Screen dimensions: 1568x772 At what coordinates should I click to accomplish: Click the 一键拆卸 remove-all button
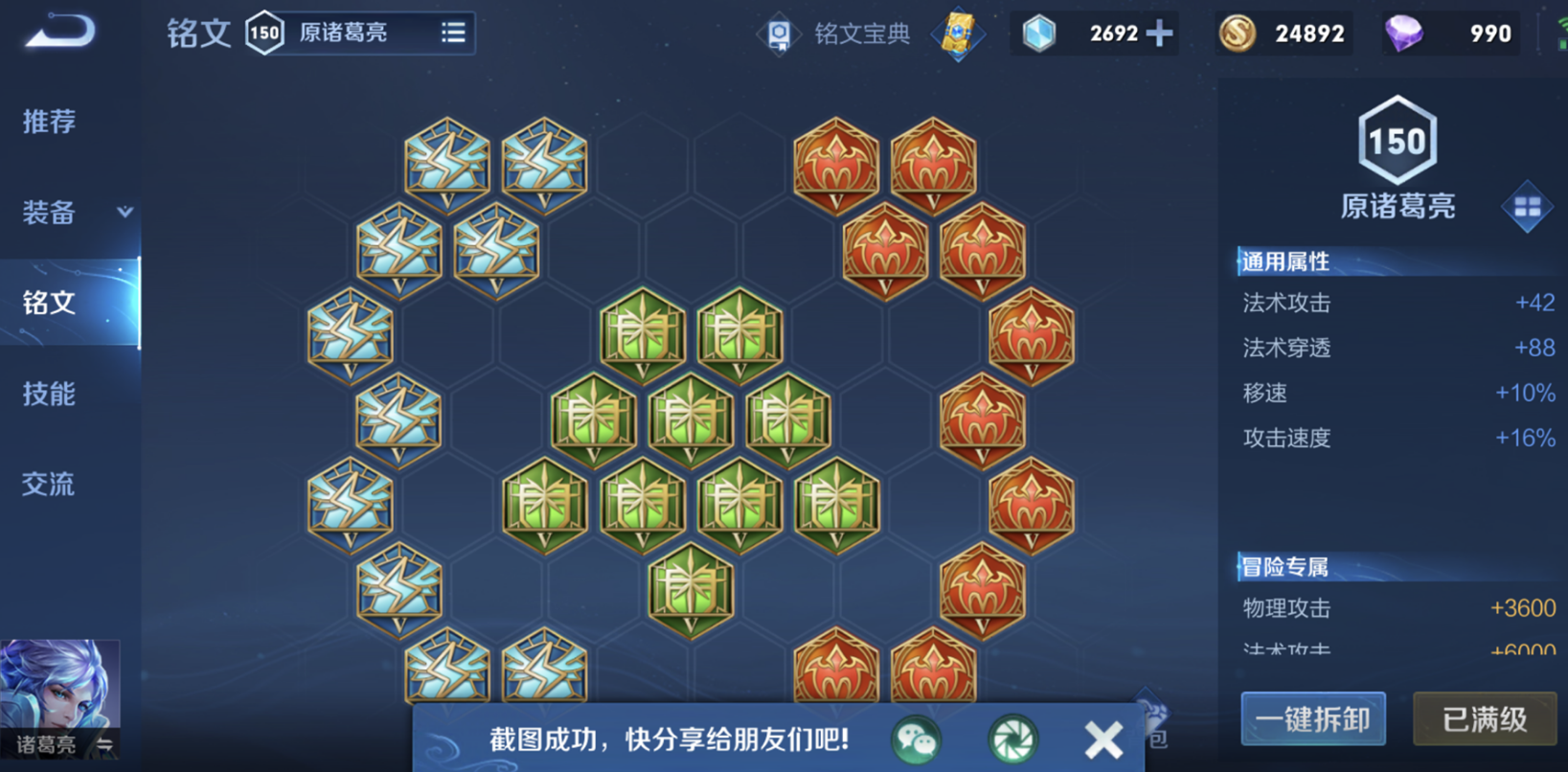tap(1313, 719)
